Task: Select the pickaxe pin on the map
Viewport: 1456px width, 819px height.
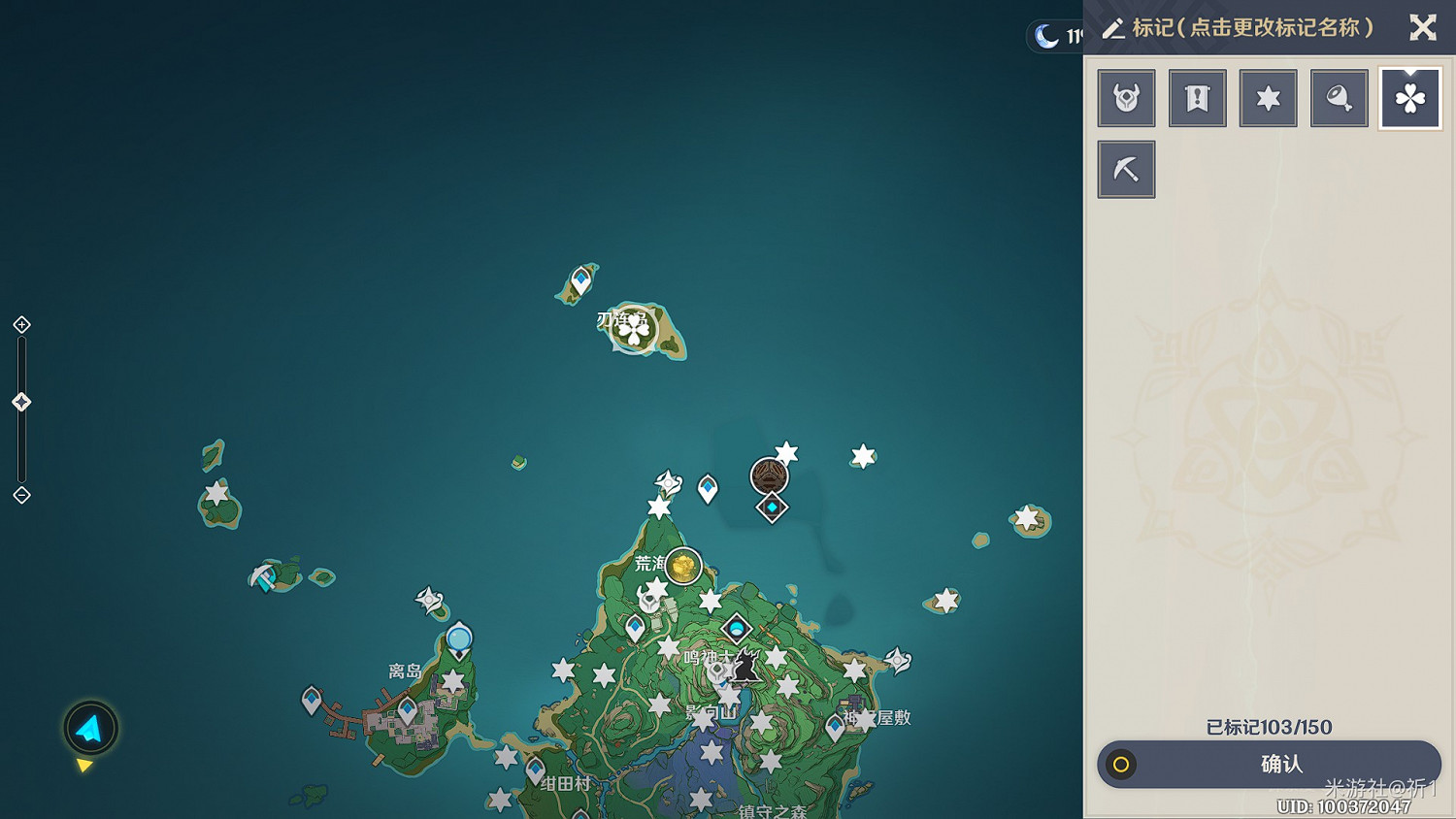Action: [x=263, y=577]
